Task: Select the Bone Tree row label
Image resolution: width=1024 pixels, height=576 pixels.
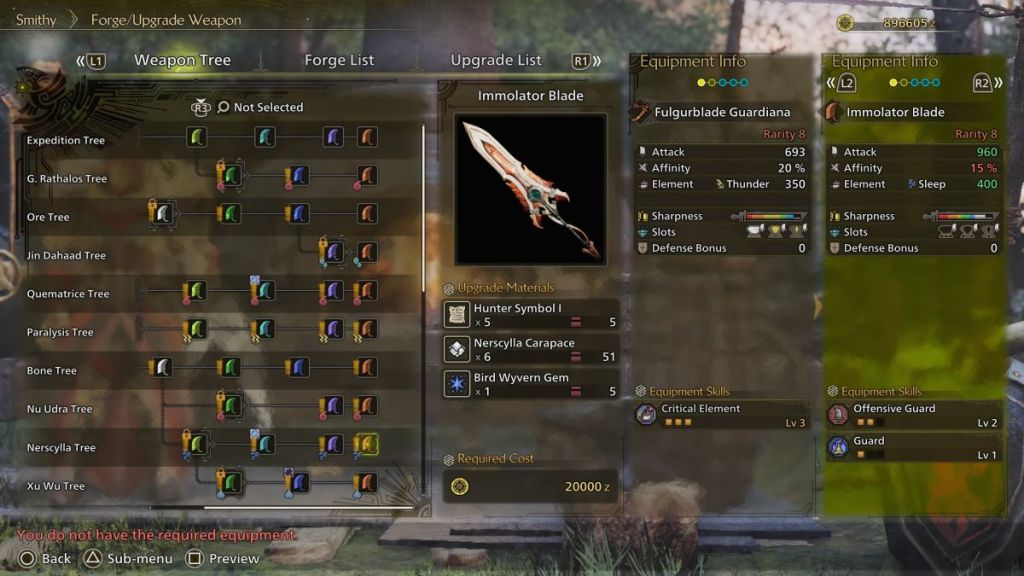Action: [52, 371]
